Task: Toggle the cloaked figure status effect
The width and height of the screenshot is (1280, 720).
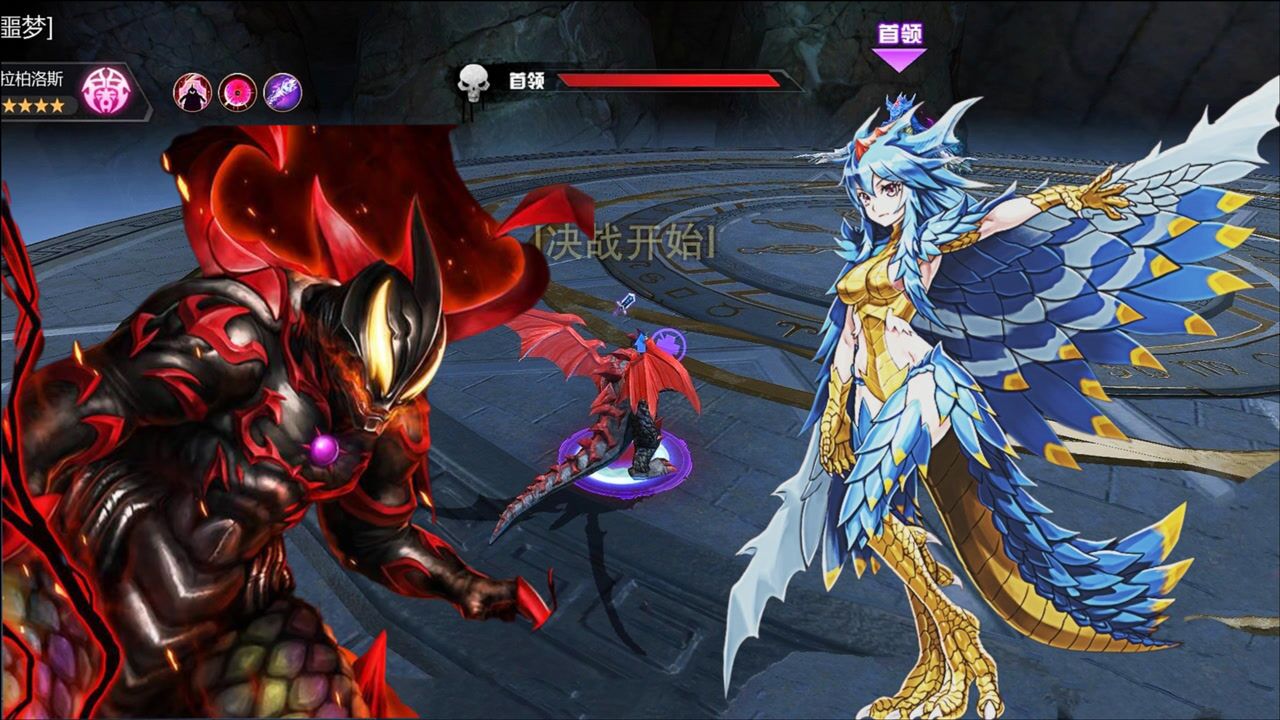Action: tap(192, 92)
